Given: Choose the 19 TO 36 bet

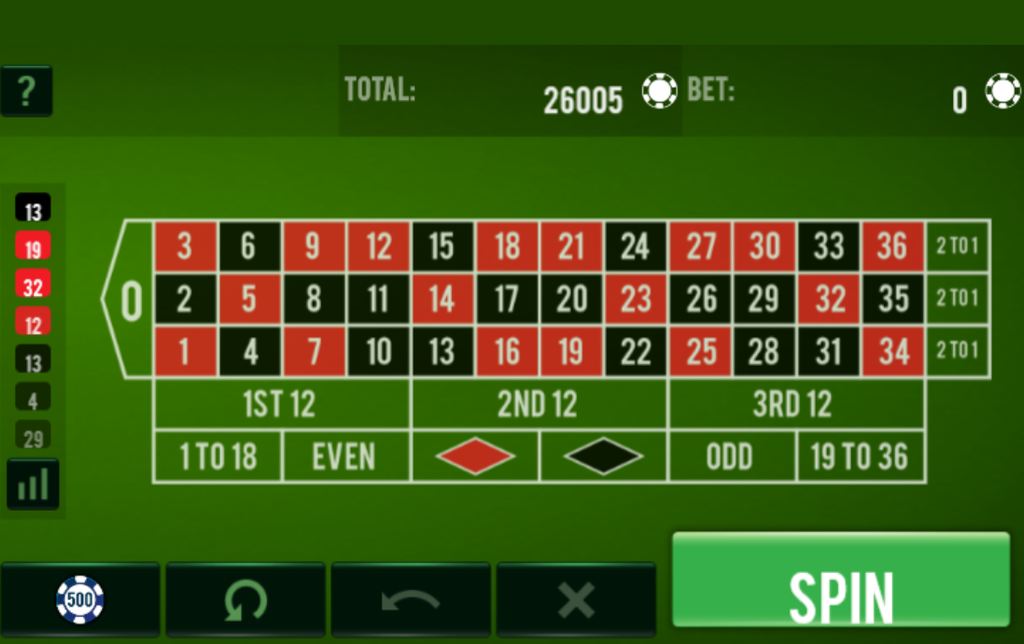Looking at the screenshot, I should coord(860,457).
